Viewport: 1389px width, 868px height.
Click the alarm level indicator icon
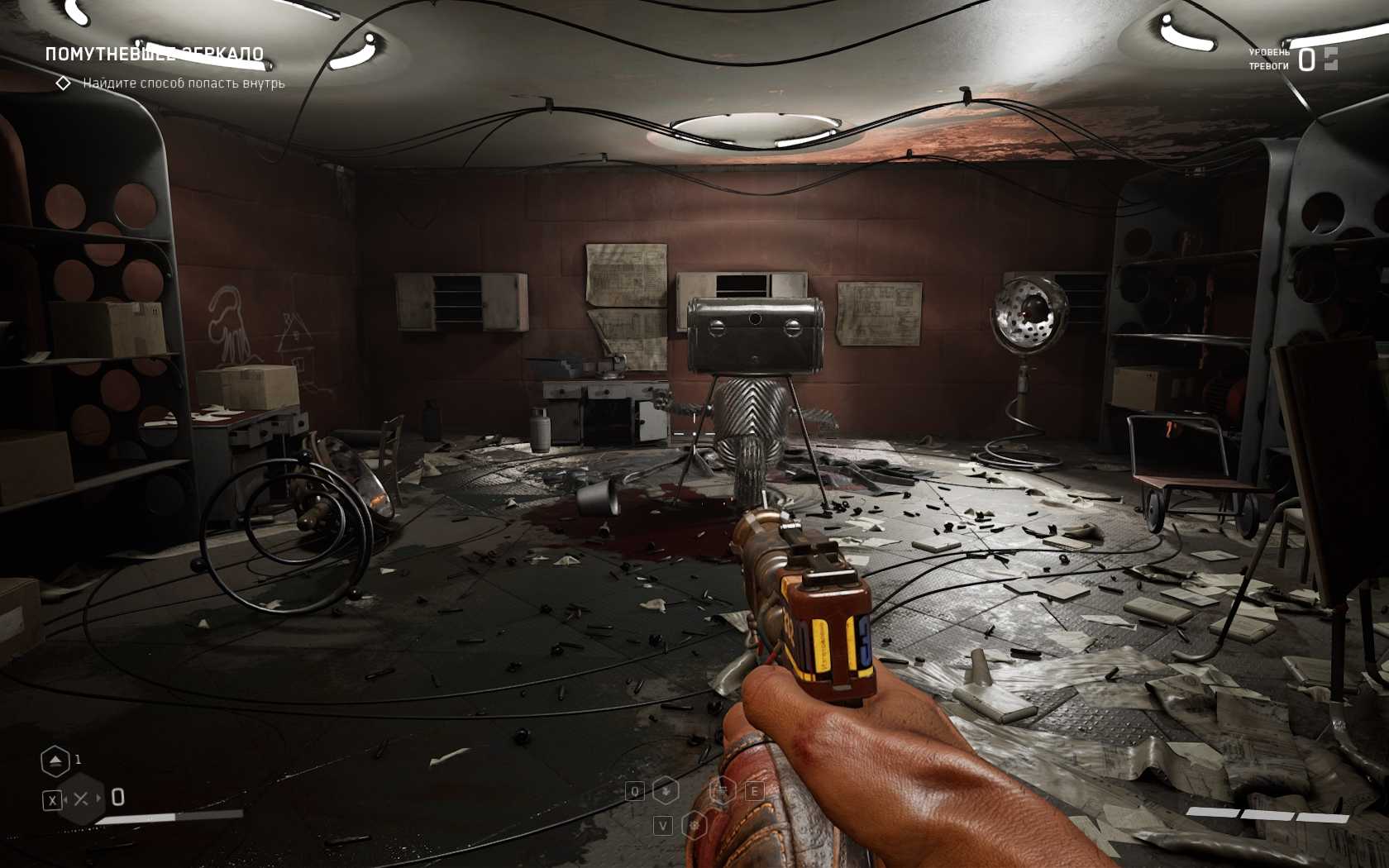(x=1330, y=59)
